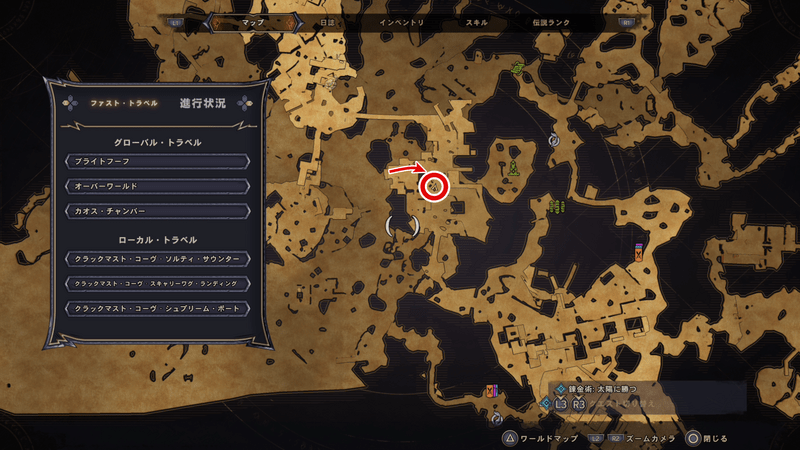Select the orange vending machine map marker
The image size is (800, 450).
638,252
